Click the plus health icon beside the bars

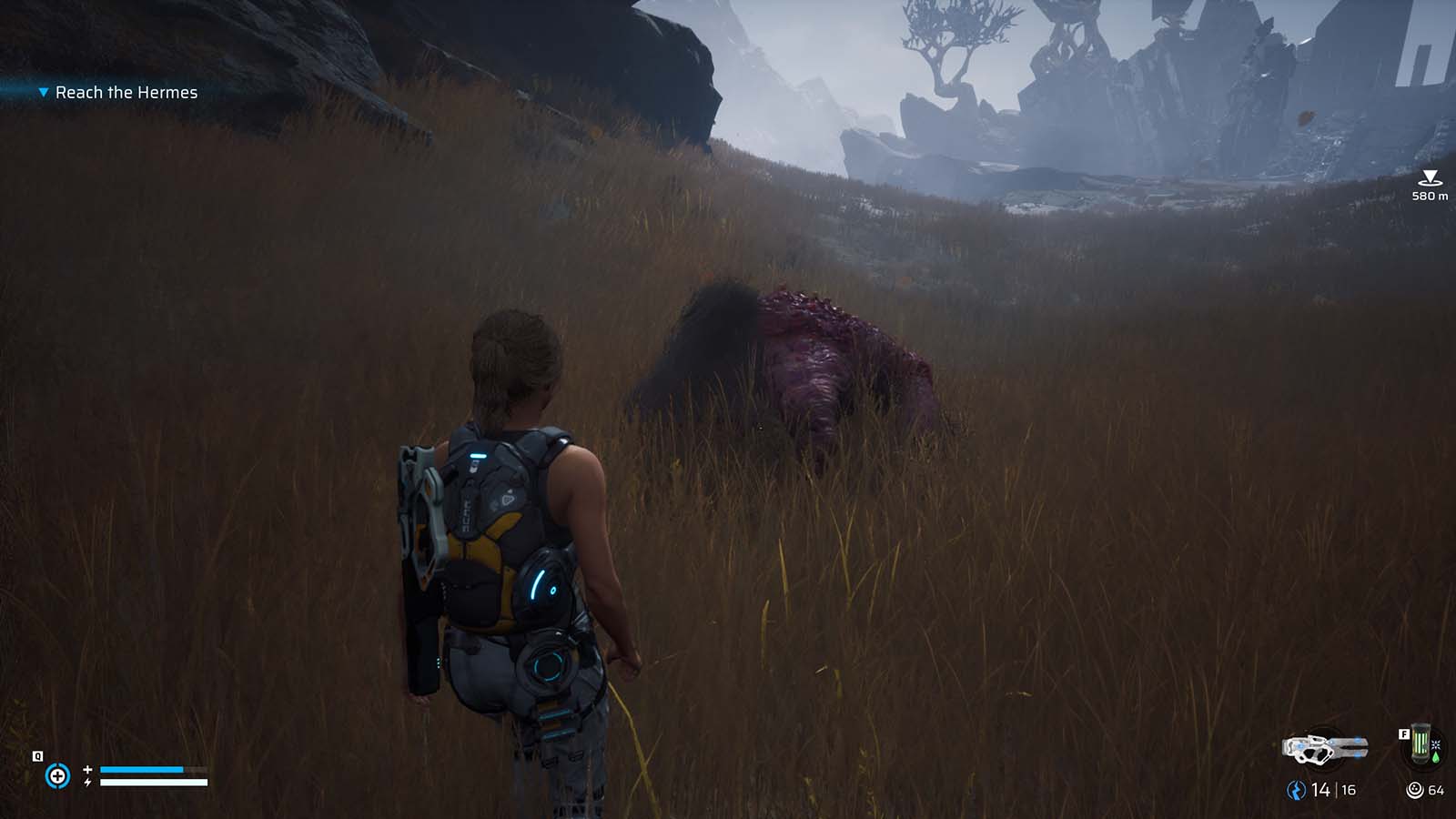[x=86, y=768]
